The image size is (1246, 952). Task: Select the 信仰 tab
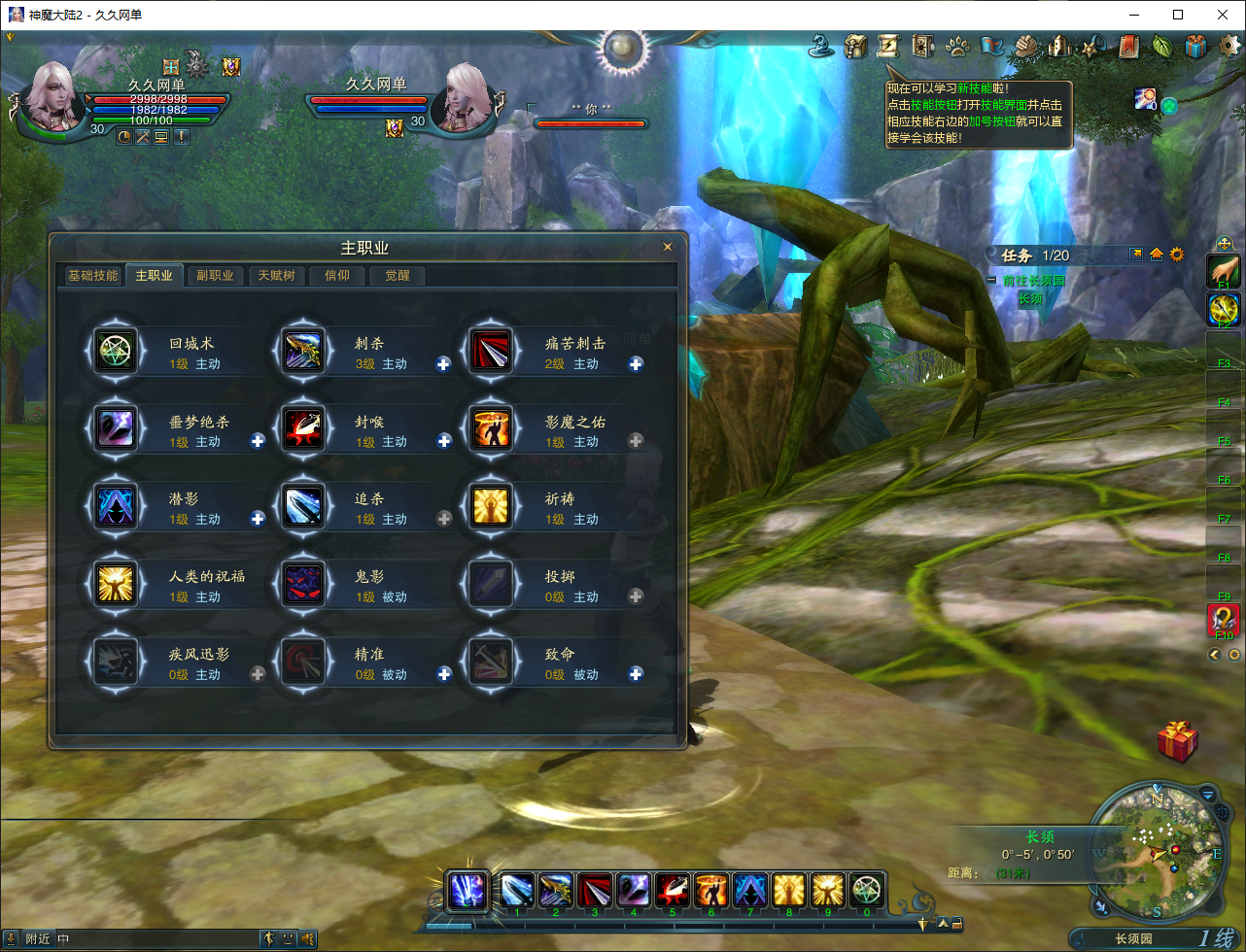point(336,276)
